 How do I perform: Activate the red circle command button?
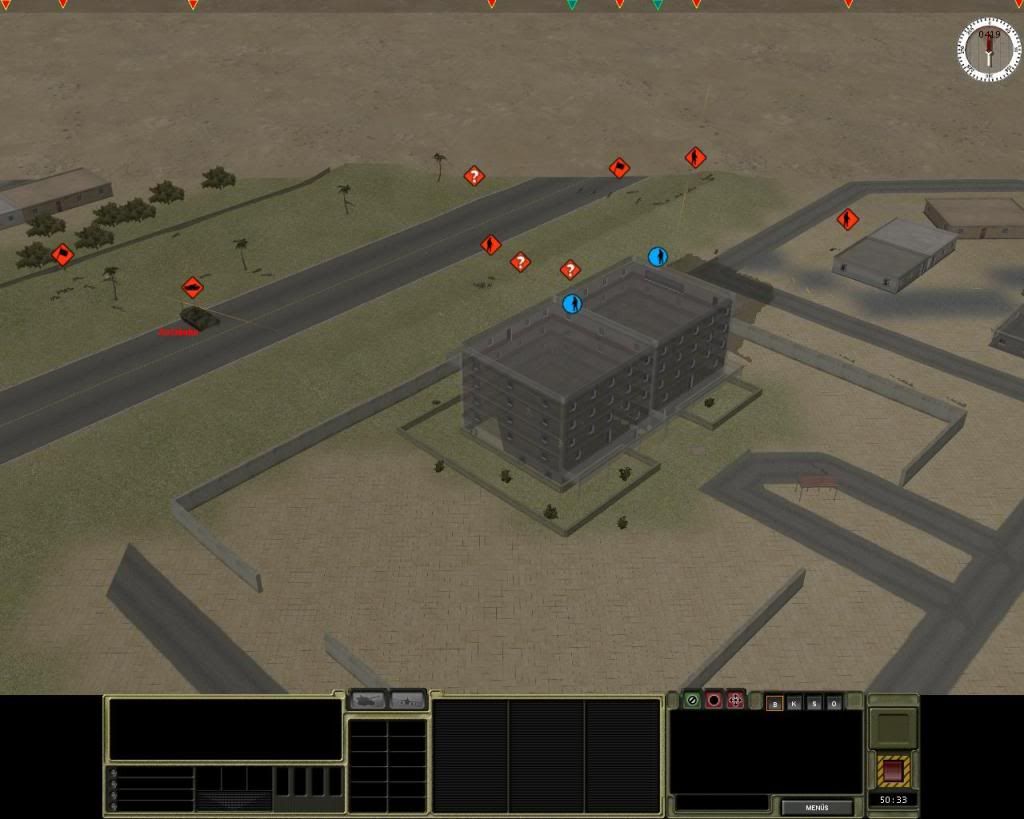tap(714, 700)
